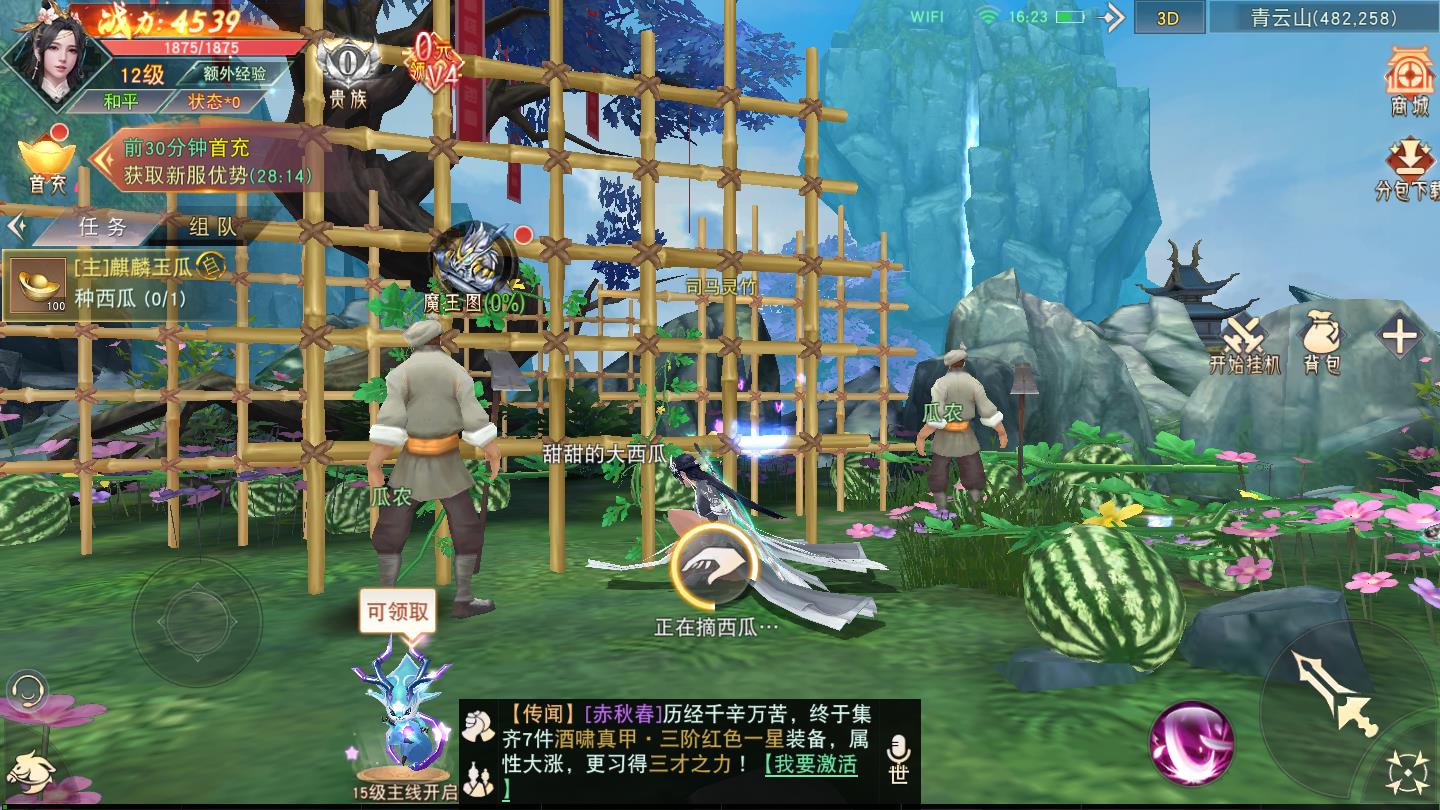
Task: Click the 我要激活 link in chat
Action: coord(810,765)
